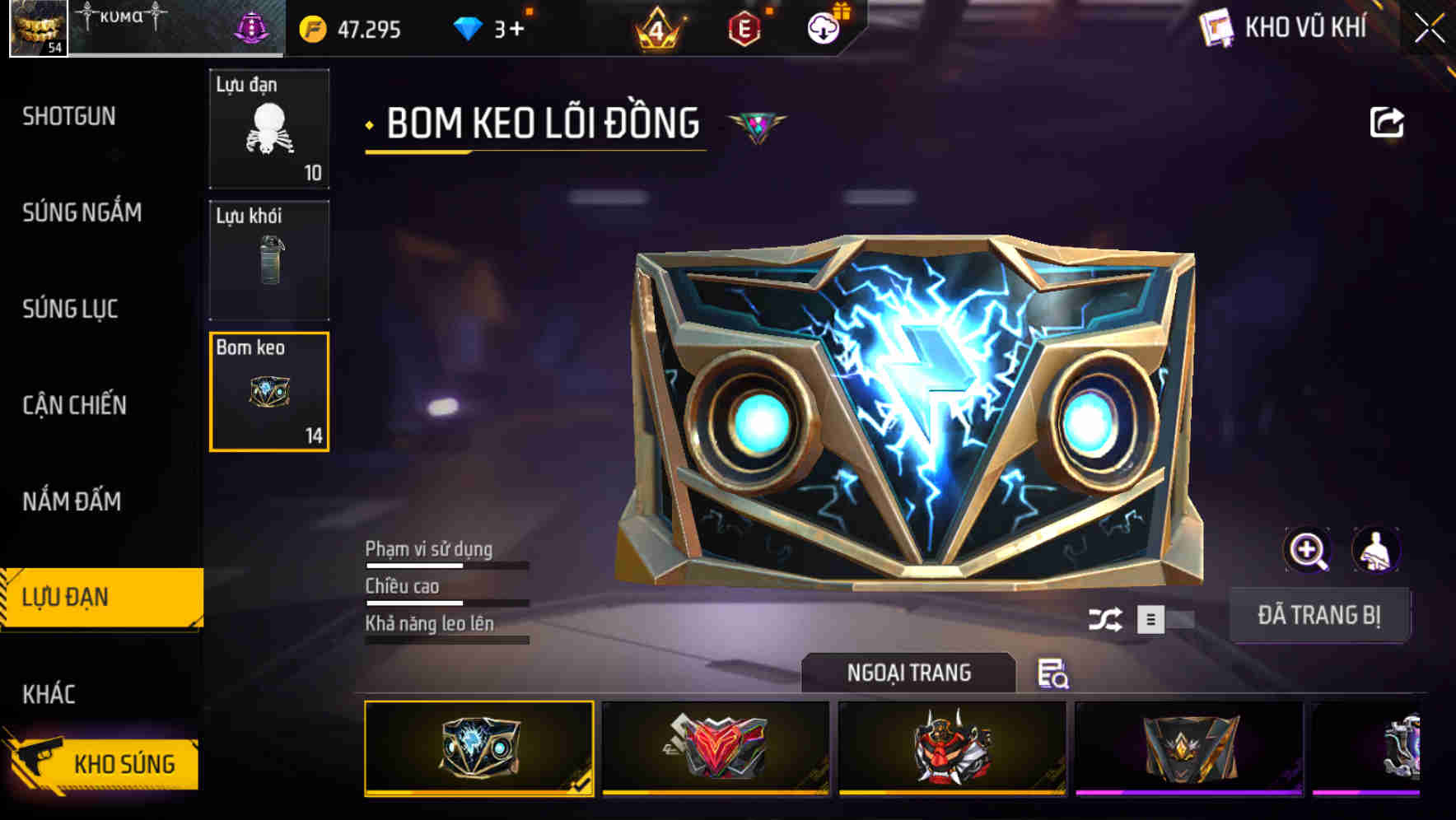Open KHO SÚNG with the pistol icon
1456x820 pixels.
coord(107,763)
